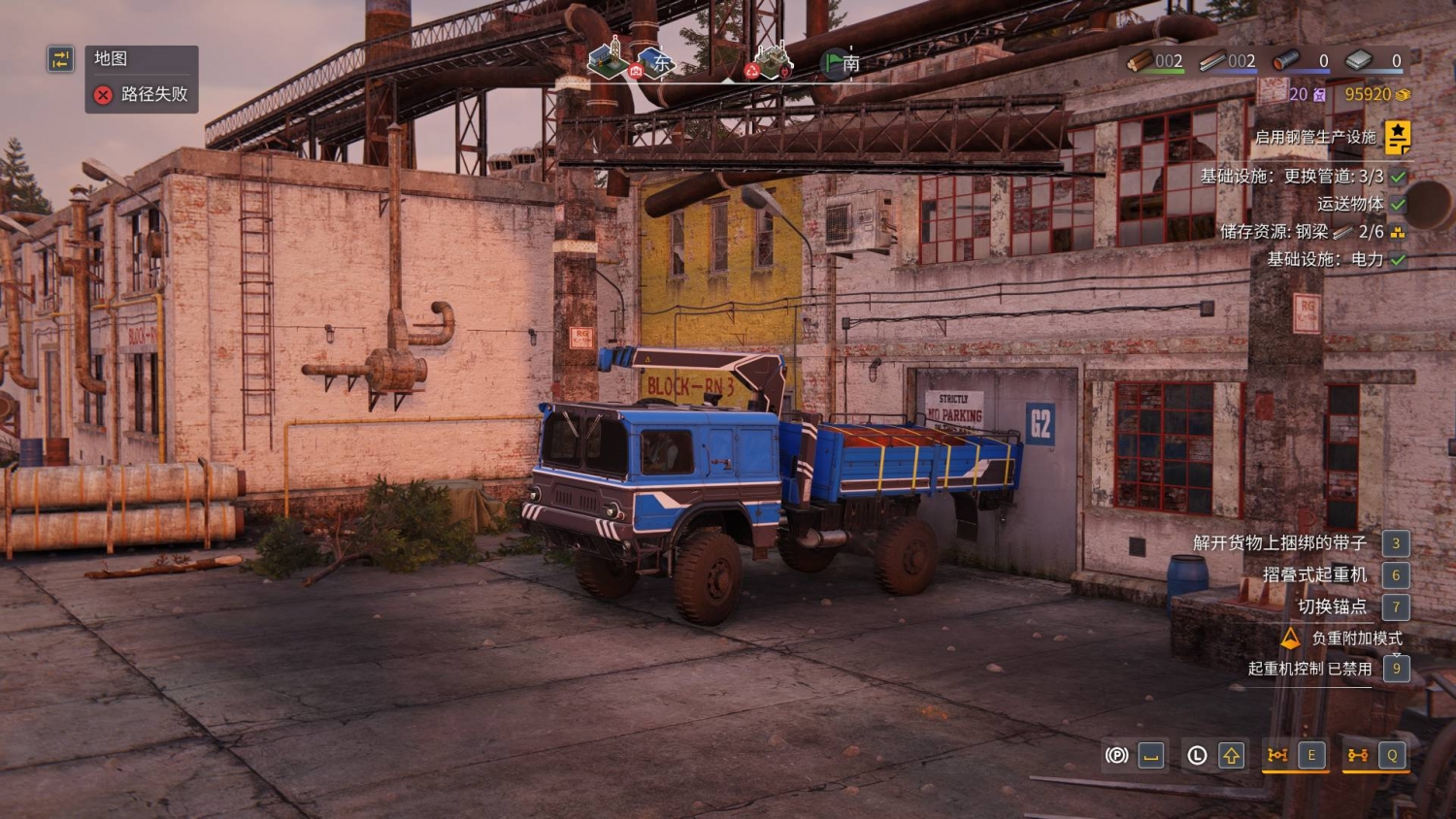Choose 解开货物上捆绑的带子 function
The image size is (1456, 819).
(1279, 543)
